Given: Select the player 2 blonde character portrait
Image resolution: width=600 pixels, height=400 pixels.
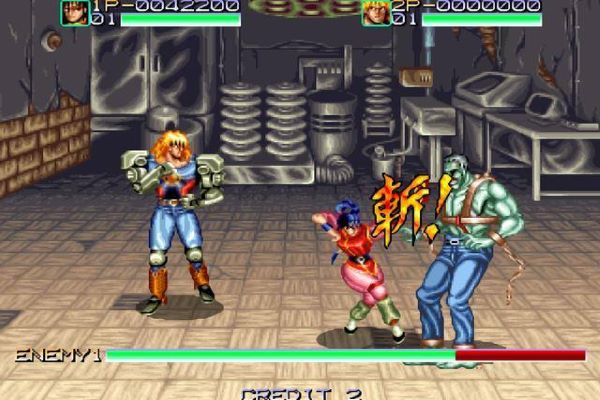Looking at the screenshot, I should (375, 12).
